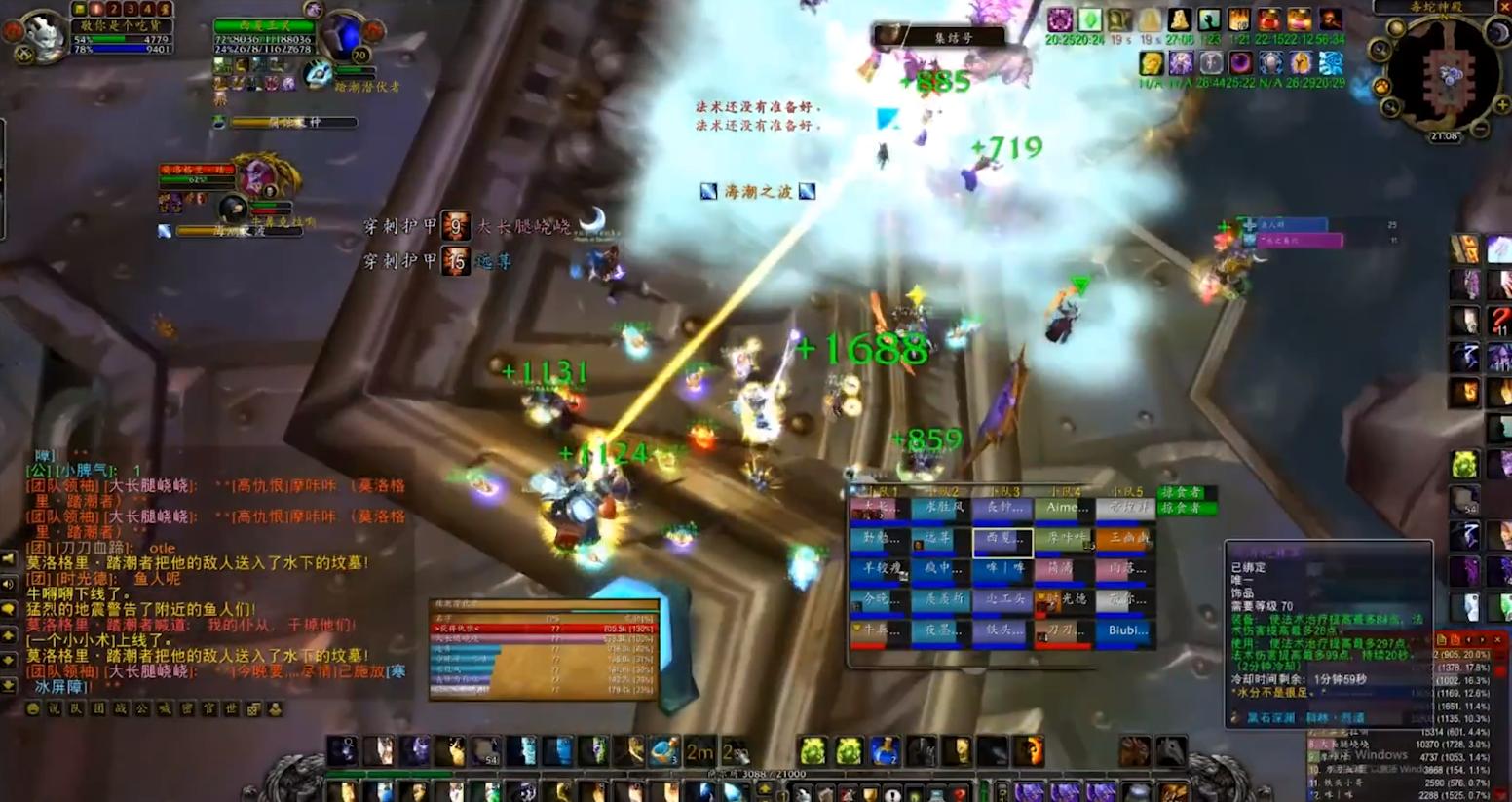
Task: Click the paw print tracking button
Action: click(x=1382, y=87)
